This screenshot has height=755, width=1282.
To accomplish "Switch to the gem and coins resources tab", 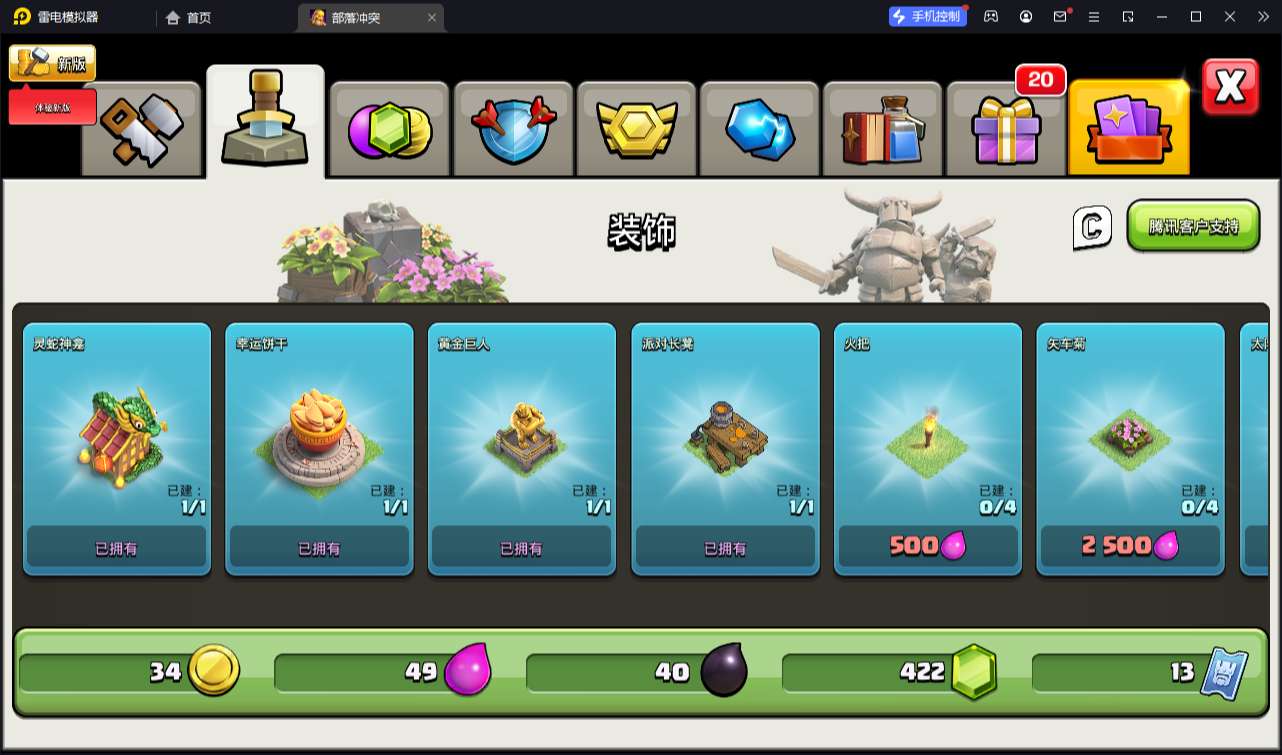I will [x=389, y=130].
